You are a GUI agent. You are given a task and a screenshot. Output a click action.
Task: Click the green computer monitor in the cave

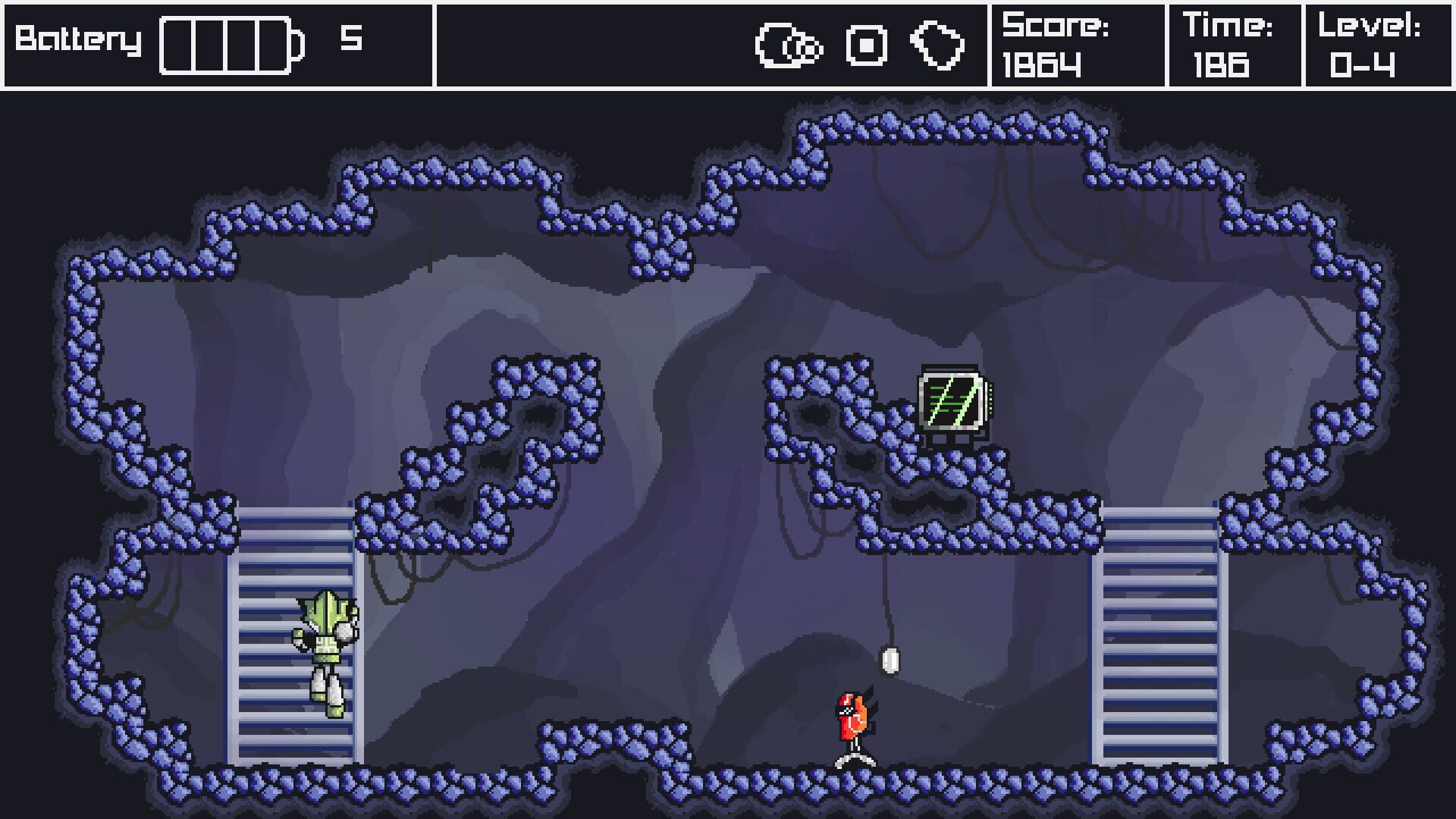coord(949,402)
